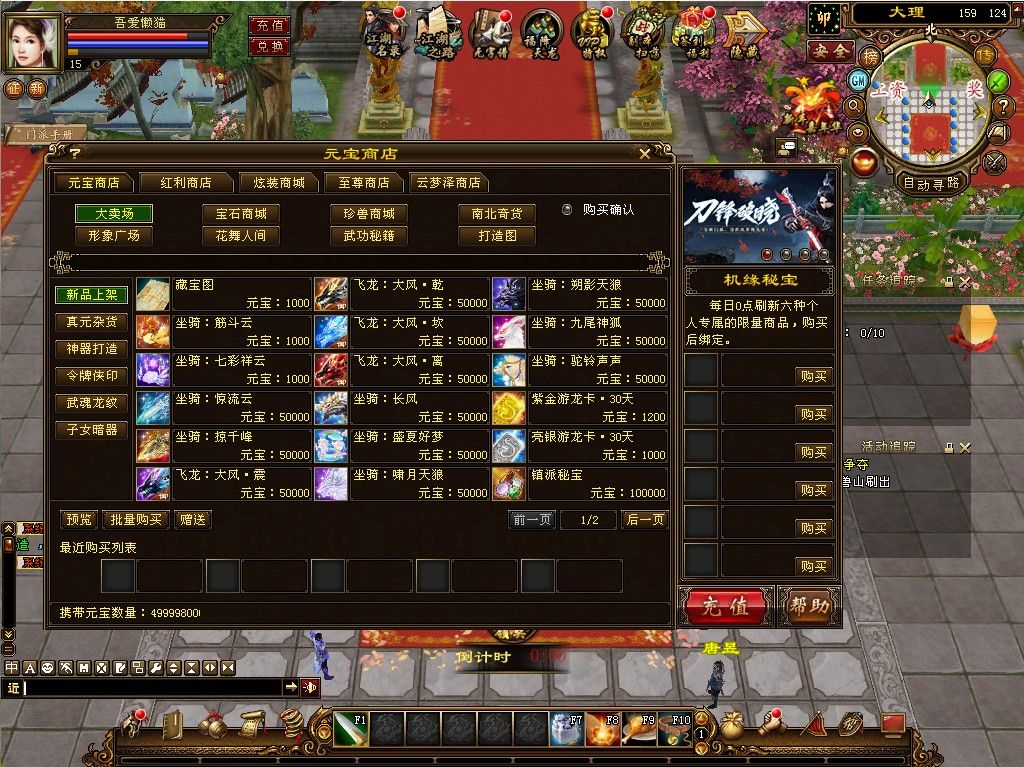1024x767 pixels.
Task: Open the large red 充值 recharge button
Action: [725, 606]
